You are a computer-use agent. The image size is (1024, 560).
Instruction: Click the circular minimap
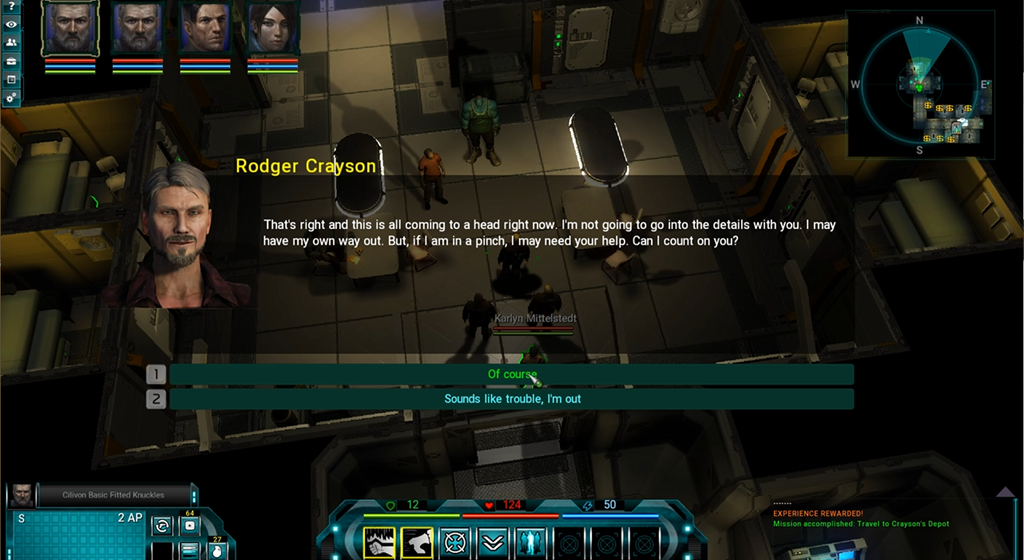coord(920,85)
